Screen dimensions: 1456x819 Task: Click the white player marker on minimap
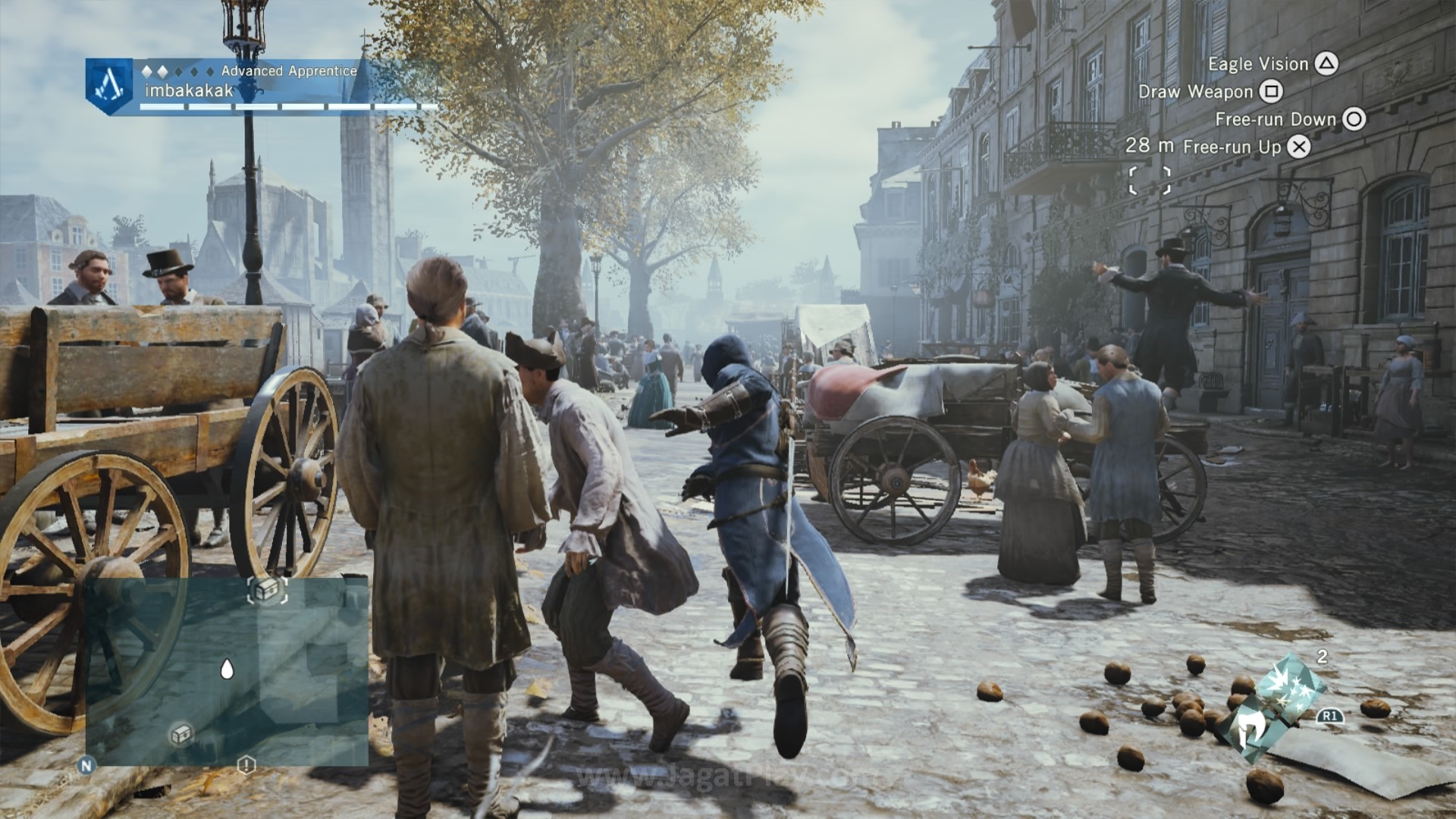pos(226,669)
